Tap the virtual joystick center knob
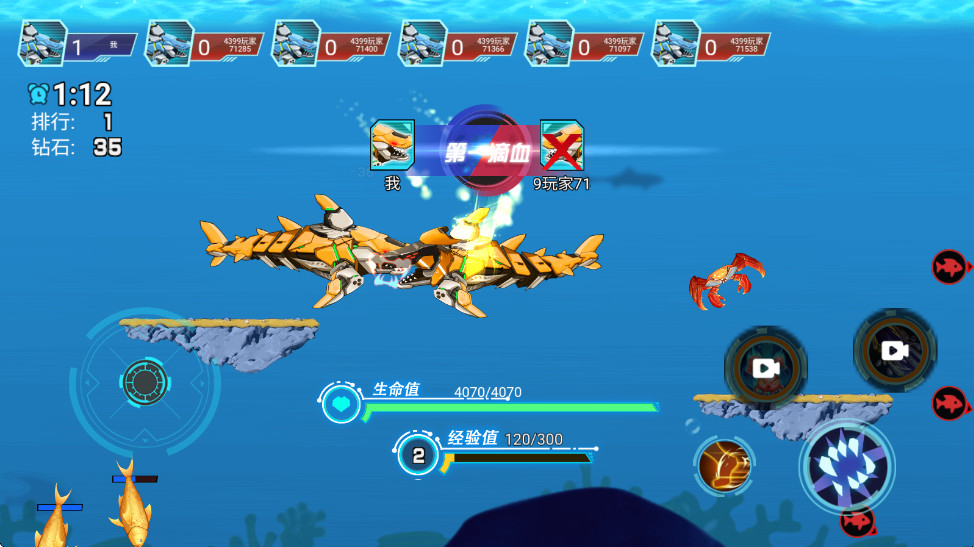The width and height of the screenshot is (974, 547). click(x=145, y=381)
